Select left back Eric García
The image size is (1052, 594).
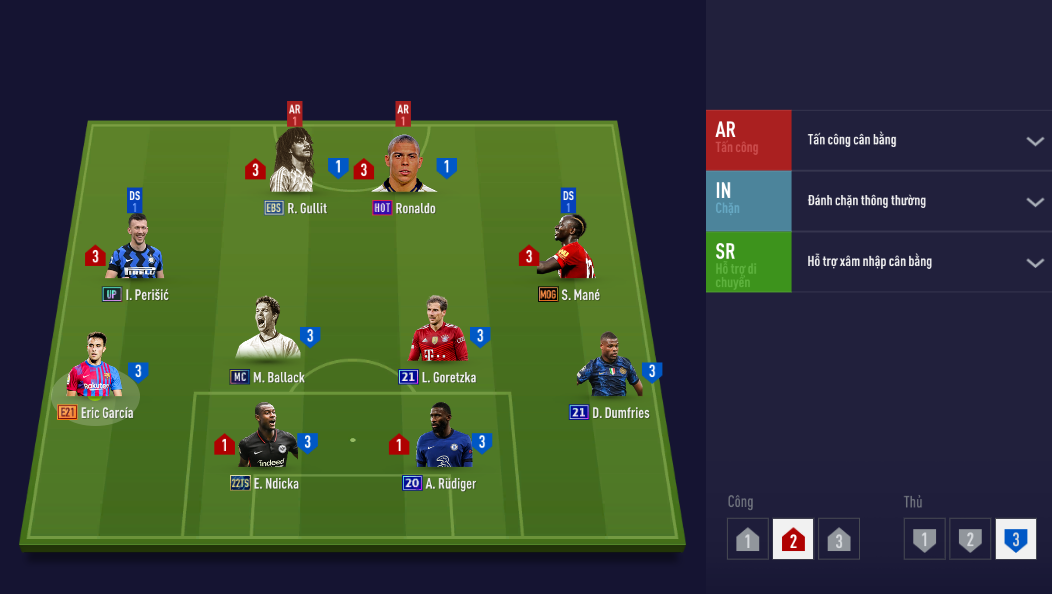pos(95,367)
